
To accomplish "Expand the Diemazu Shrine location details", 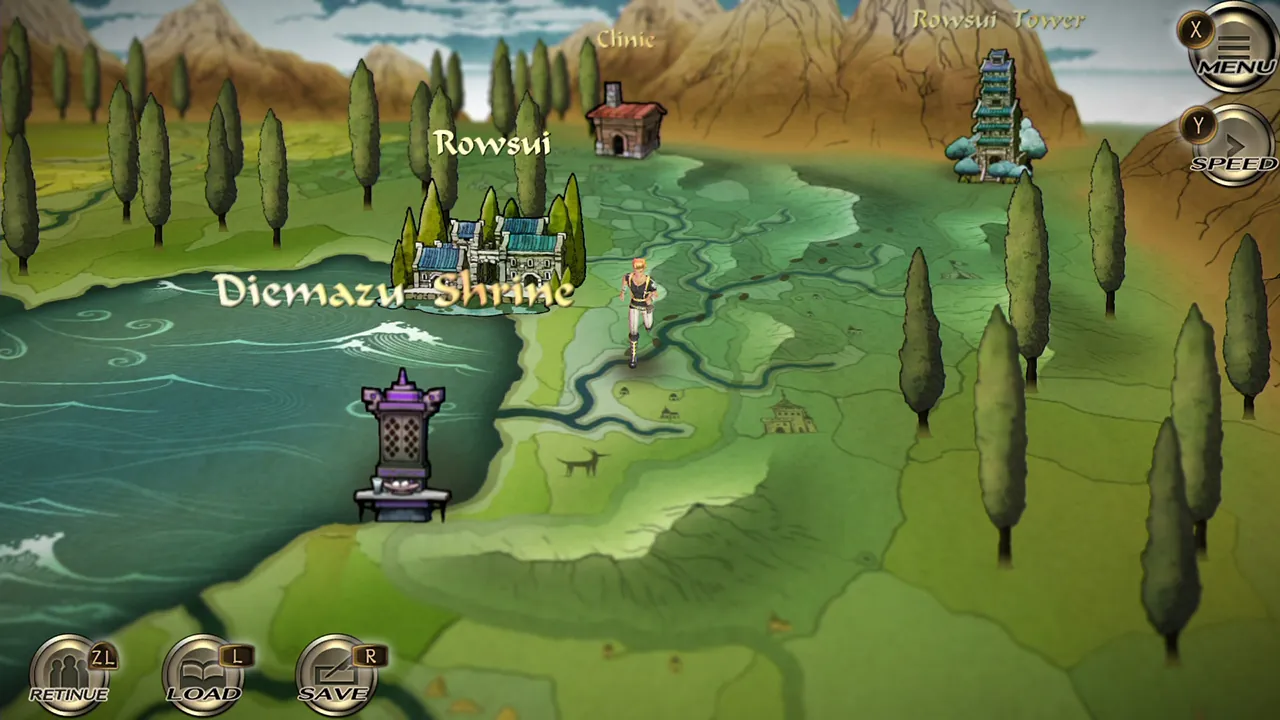I will pyautogui.click(x=393, y=294).
